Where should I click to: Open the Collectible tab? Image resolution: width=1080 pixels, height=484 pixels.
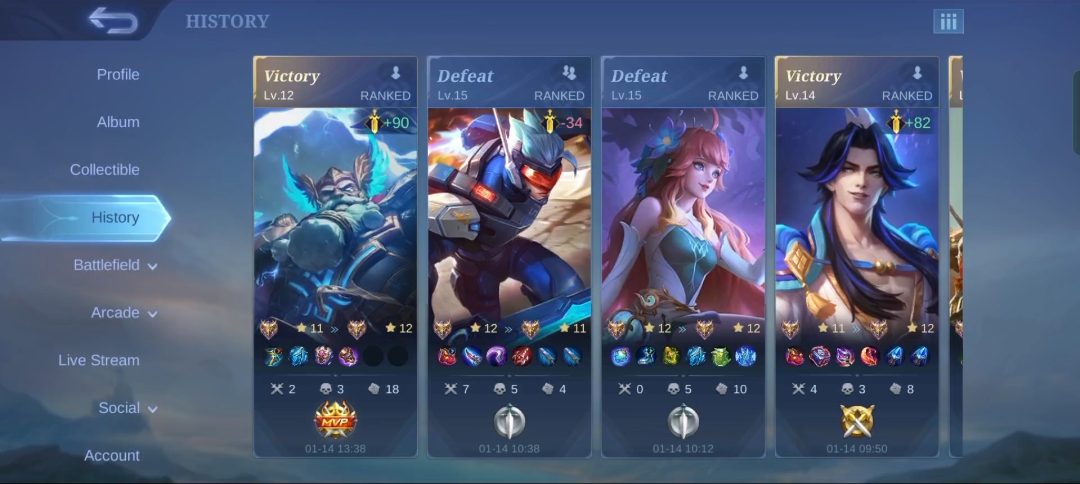click(105, 170)
